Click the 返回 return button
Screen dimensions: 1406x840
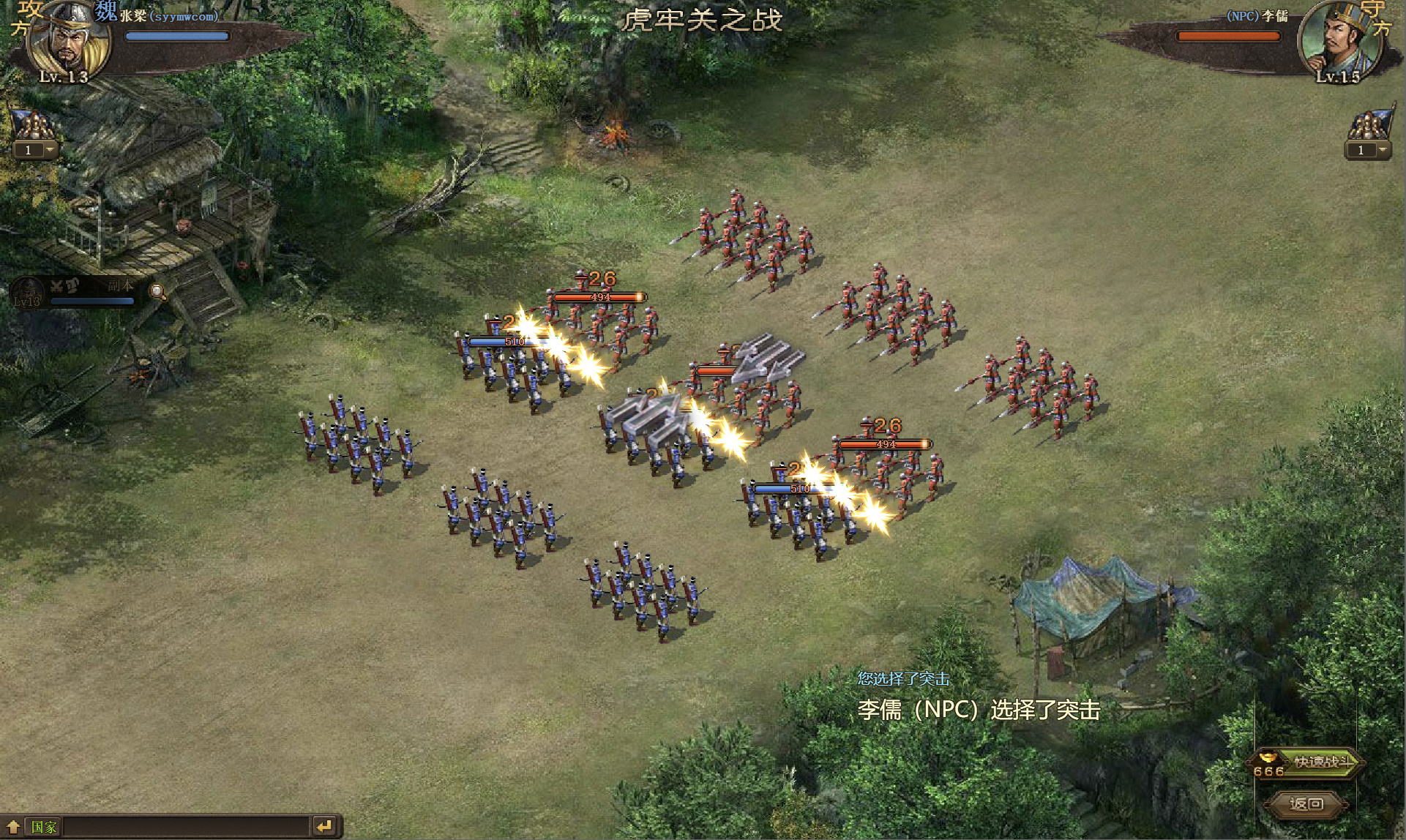1306,804
